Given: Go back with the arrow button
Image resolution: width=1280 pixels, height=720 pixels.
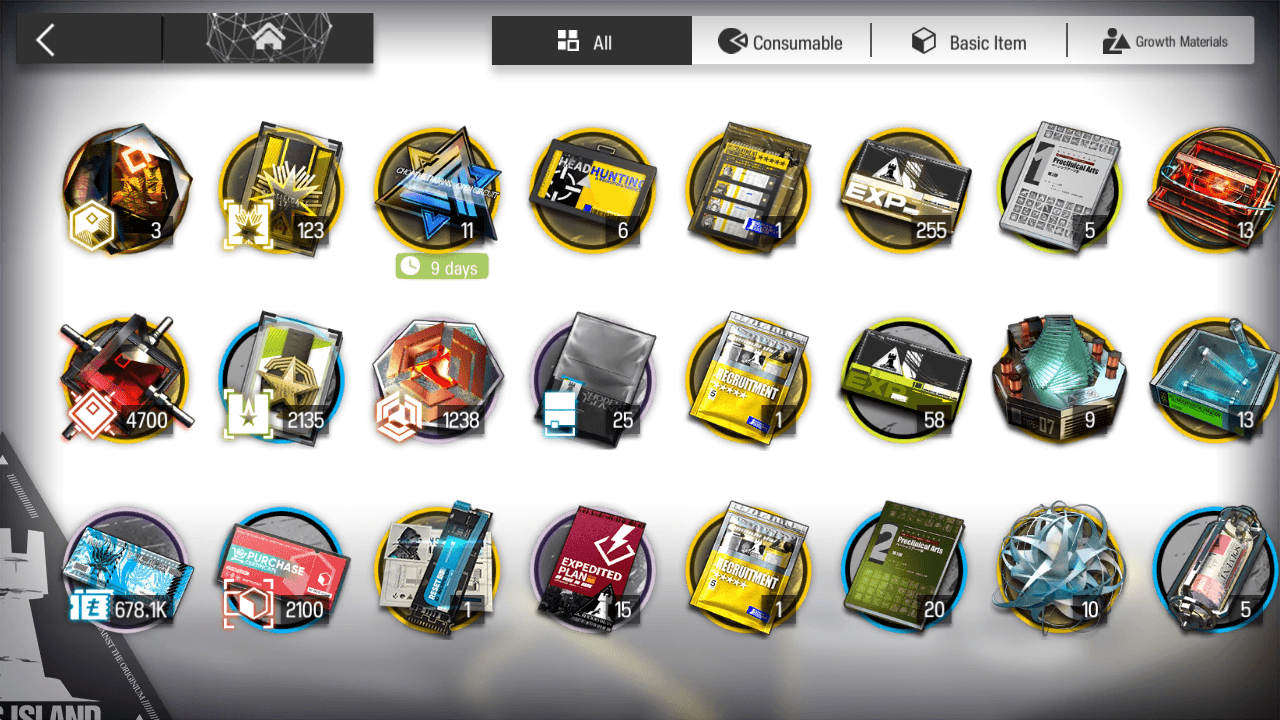Looking at the screenshot, I should pyautogui.click(x=45, y=40).
